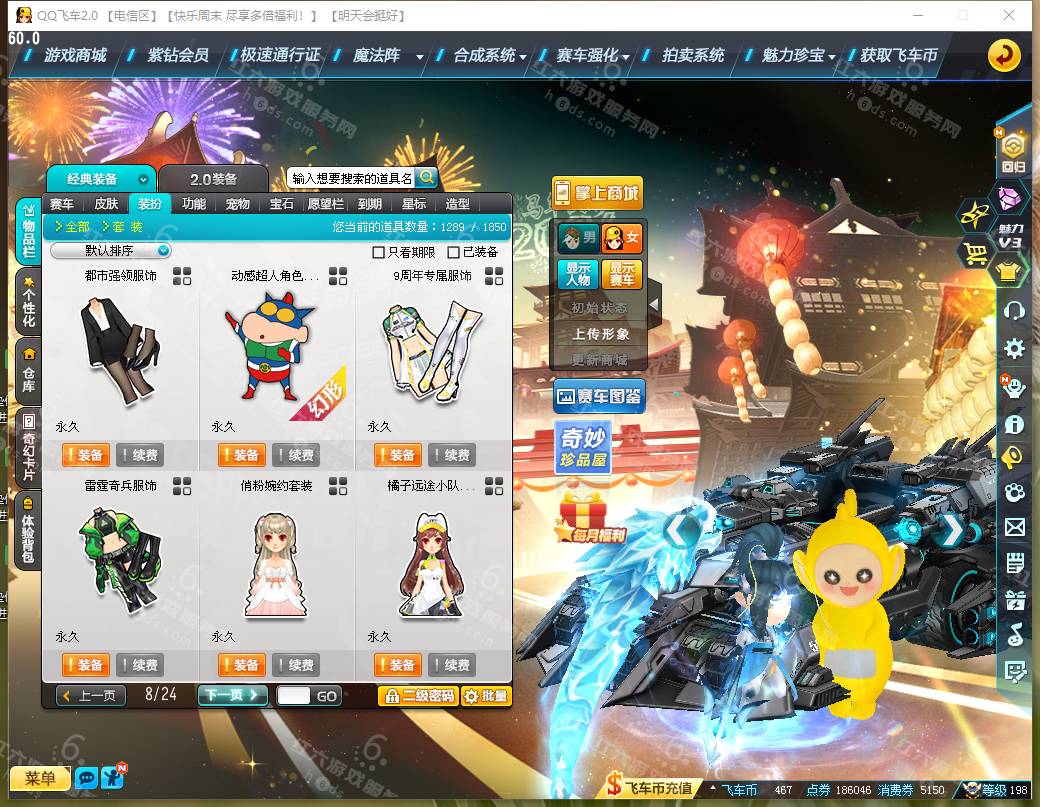Click the item name search field
Viewport: 1040px width, 807px height.
[350, 178]
